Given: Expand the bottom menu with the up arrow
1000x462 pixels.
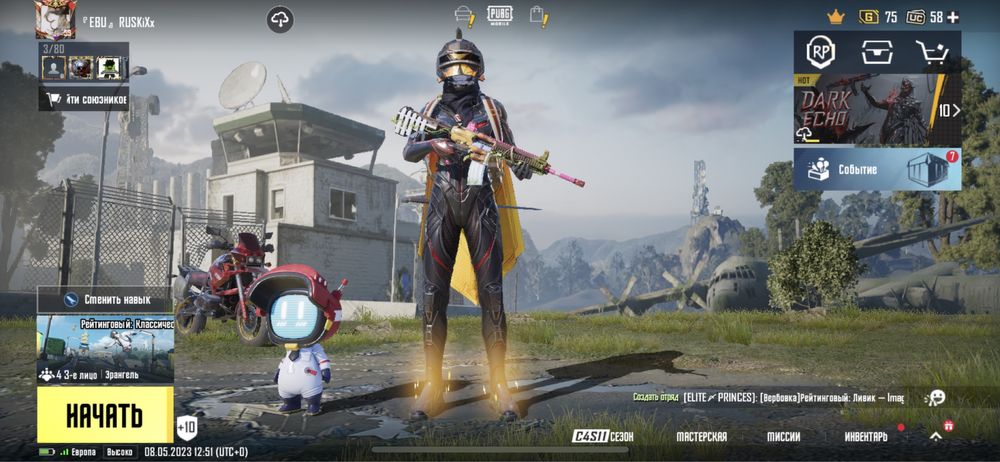Looking at the screenshot, I should click(935, 437).
